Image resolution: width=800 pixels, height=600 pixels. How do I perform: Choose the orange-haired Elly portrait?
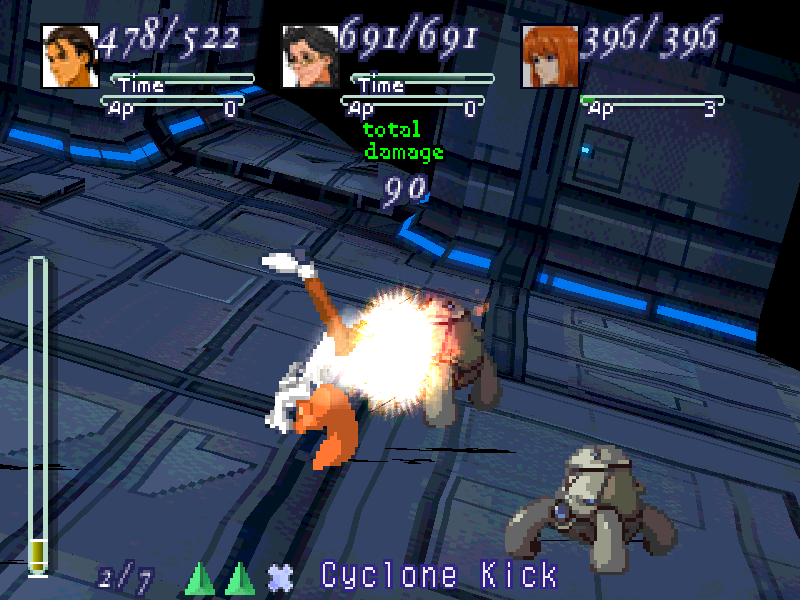(550, 56)
